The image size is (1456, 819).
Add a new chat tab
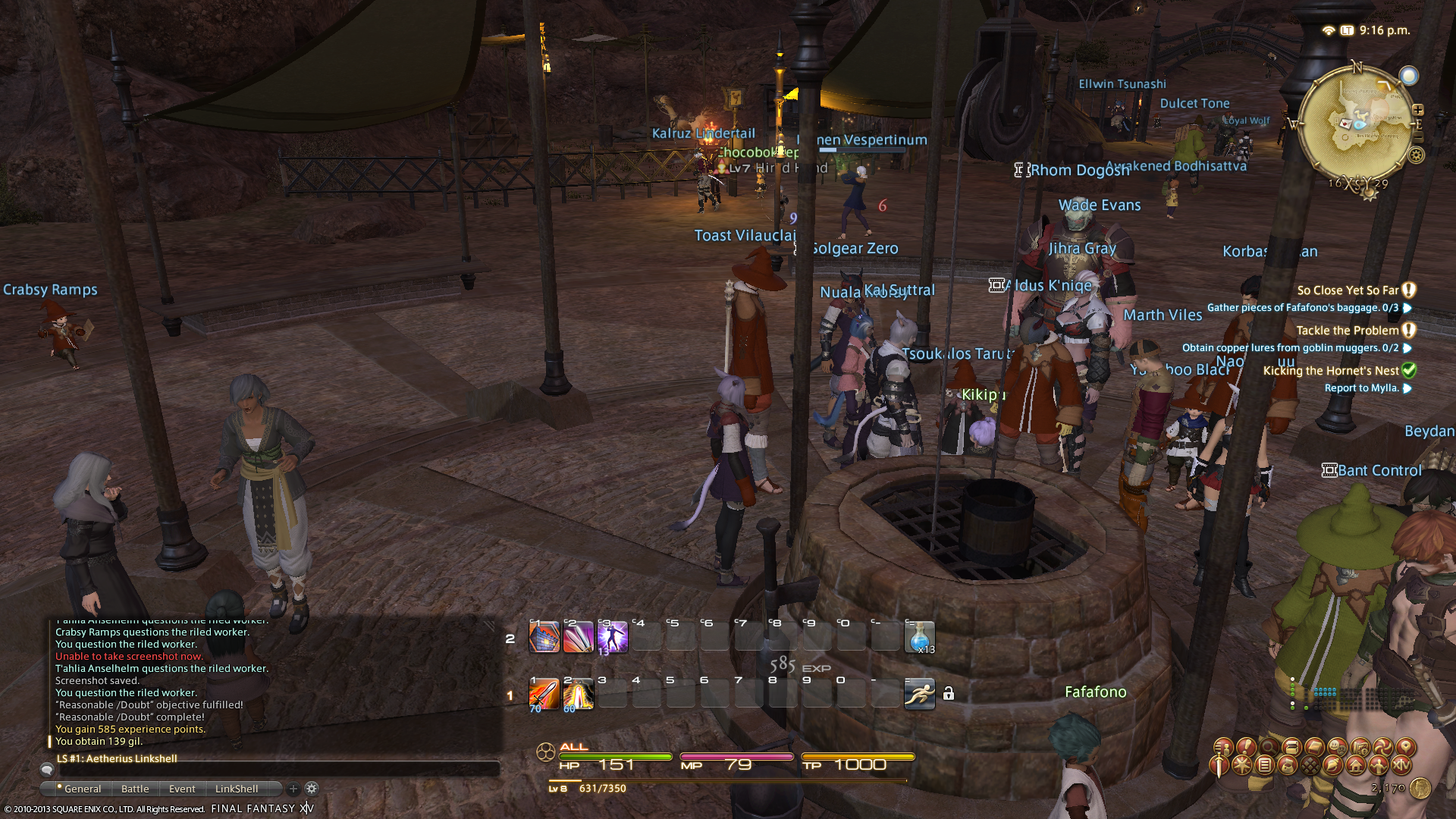click(293, 789)
